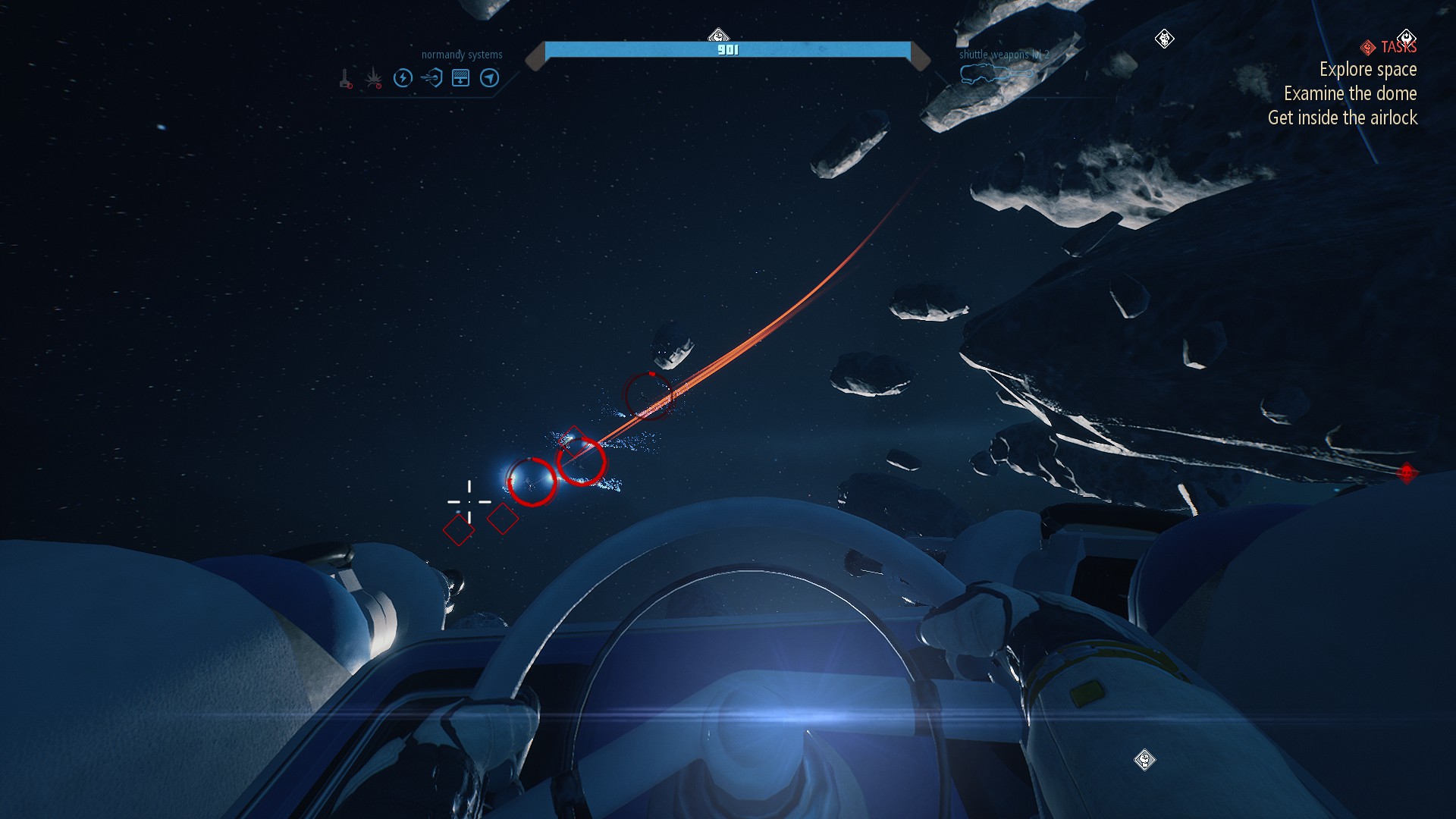
Task: Select the navigation arrow system icon
Action: pos(490,78)
